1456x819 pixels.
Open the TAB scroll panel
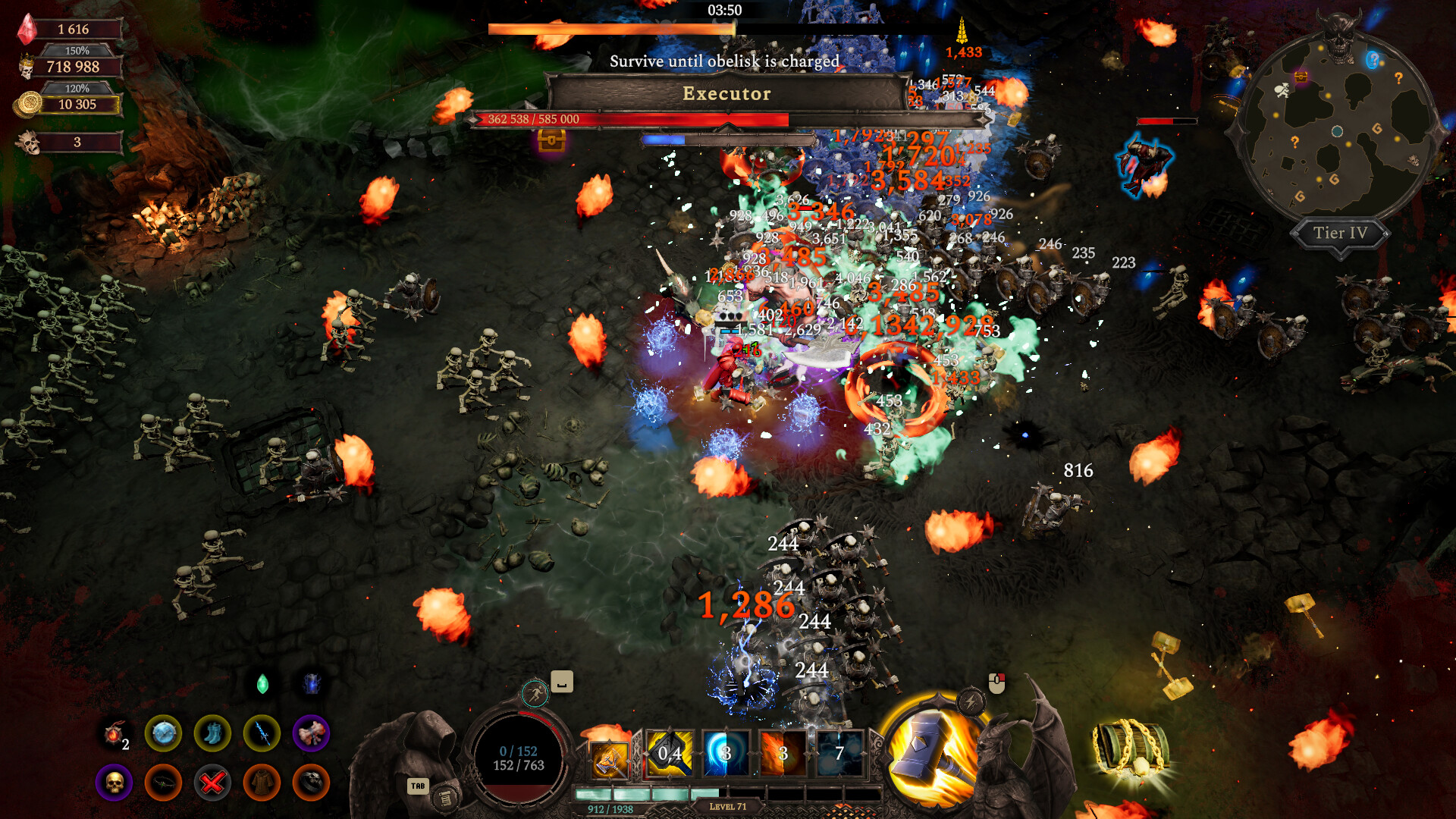tap(444, 799)
